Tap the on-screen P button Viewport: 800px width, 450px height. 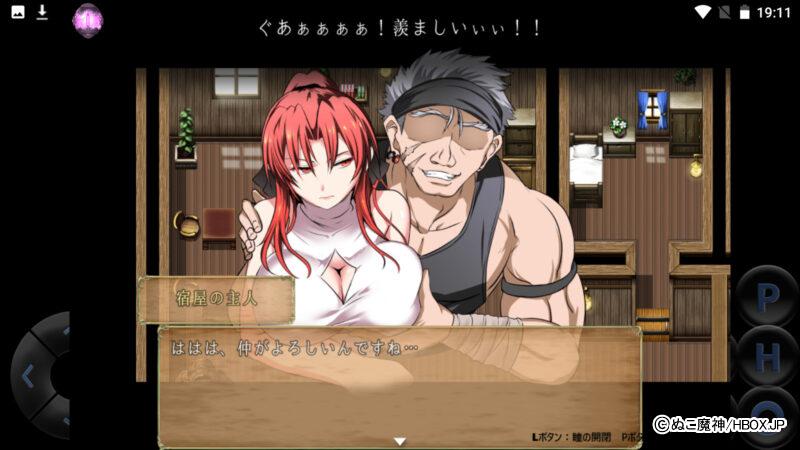(768, 297)
